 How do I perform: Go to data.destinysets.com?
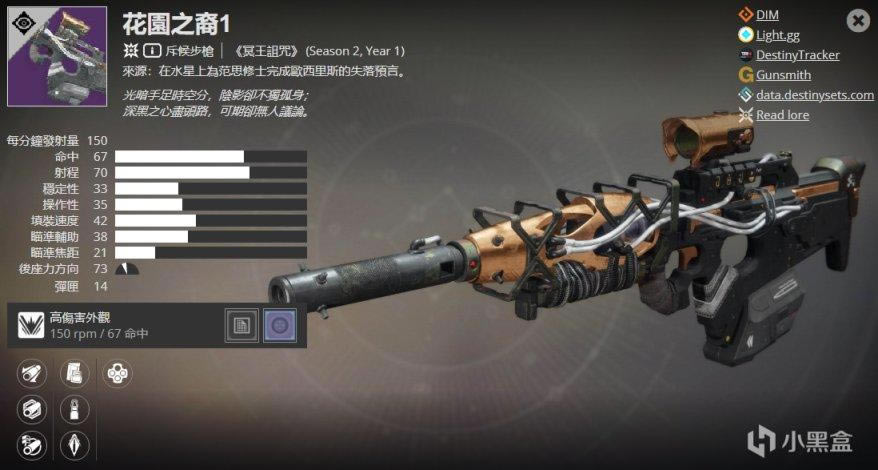(814, 95)
